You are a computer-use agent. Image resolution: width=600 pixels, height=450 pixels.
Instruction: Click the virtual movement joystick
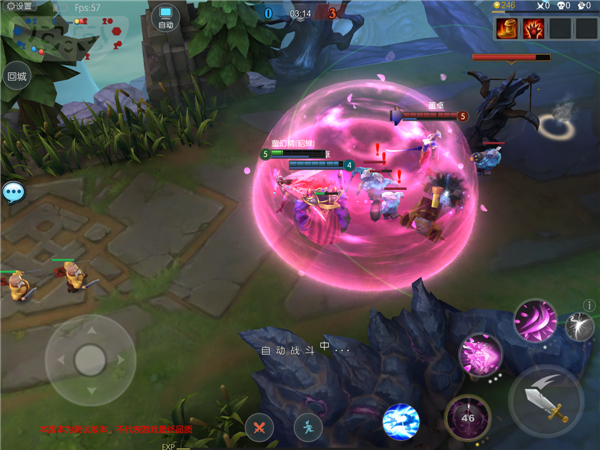pyautogui.click(x=90, y=357)
